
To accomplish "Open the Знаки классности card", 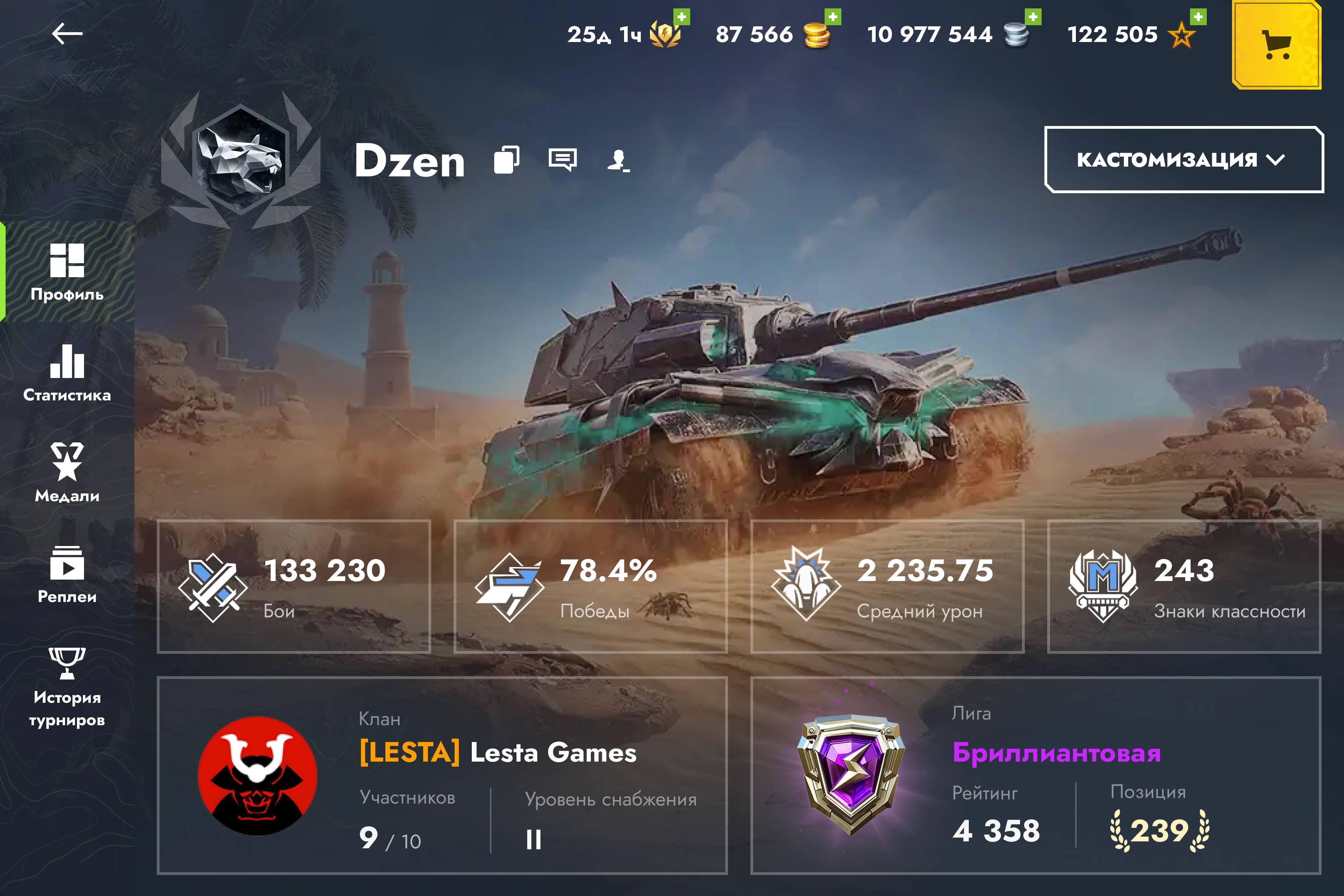I will [1183, 586].
